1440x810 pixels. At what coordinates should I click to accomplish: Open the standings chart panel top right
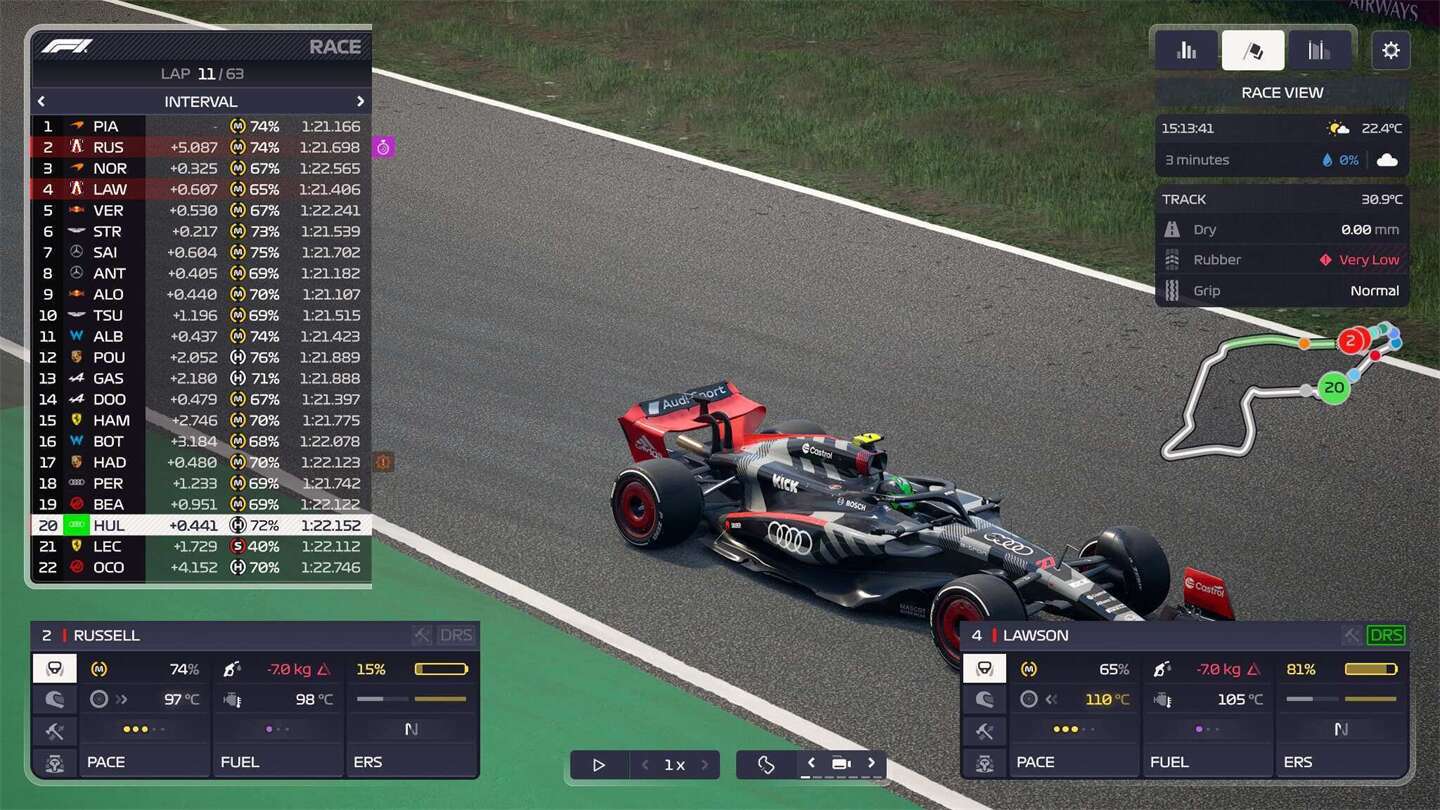1186,49
